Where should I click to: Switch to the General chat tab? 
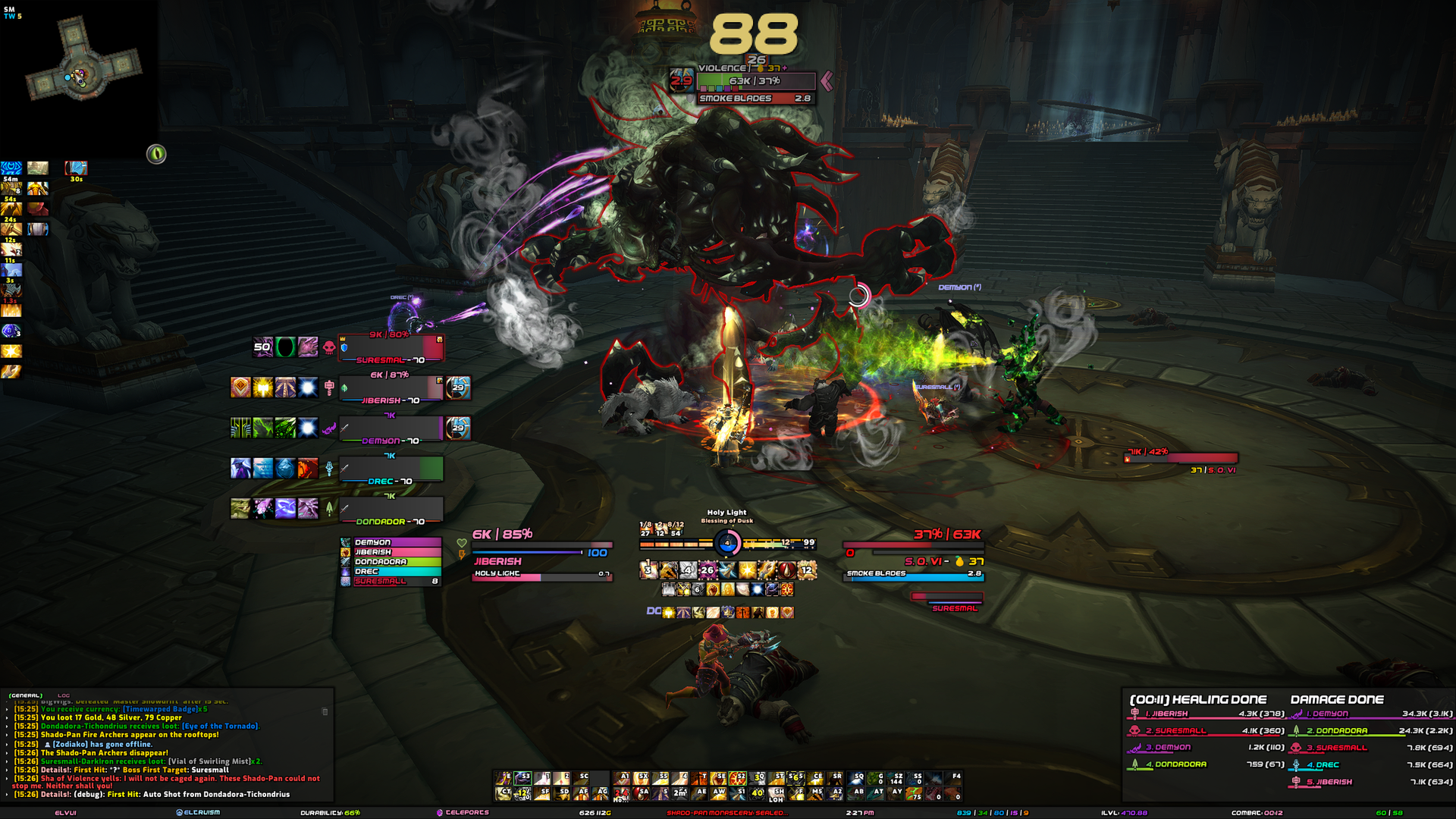click(25, 695)
